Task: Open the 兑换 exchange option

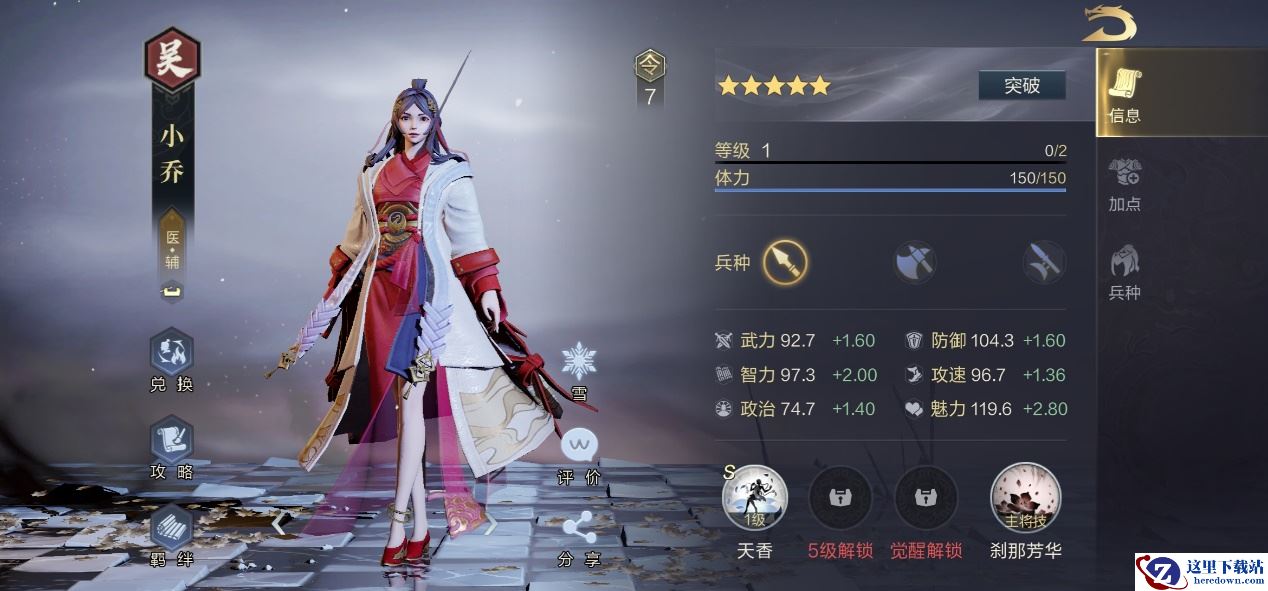Action: click(x=171, y=360)
